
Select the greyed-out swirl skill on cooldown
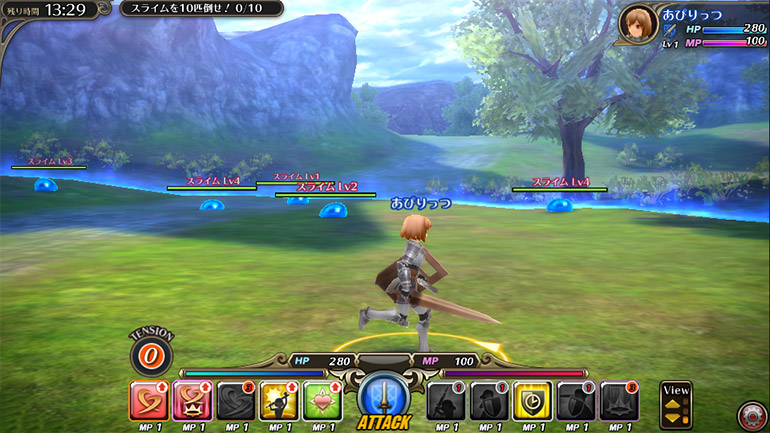tap(236, 401)
